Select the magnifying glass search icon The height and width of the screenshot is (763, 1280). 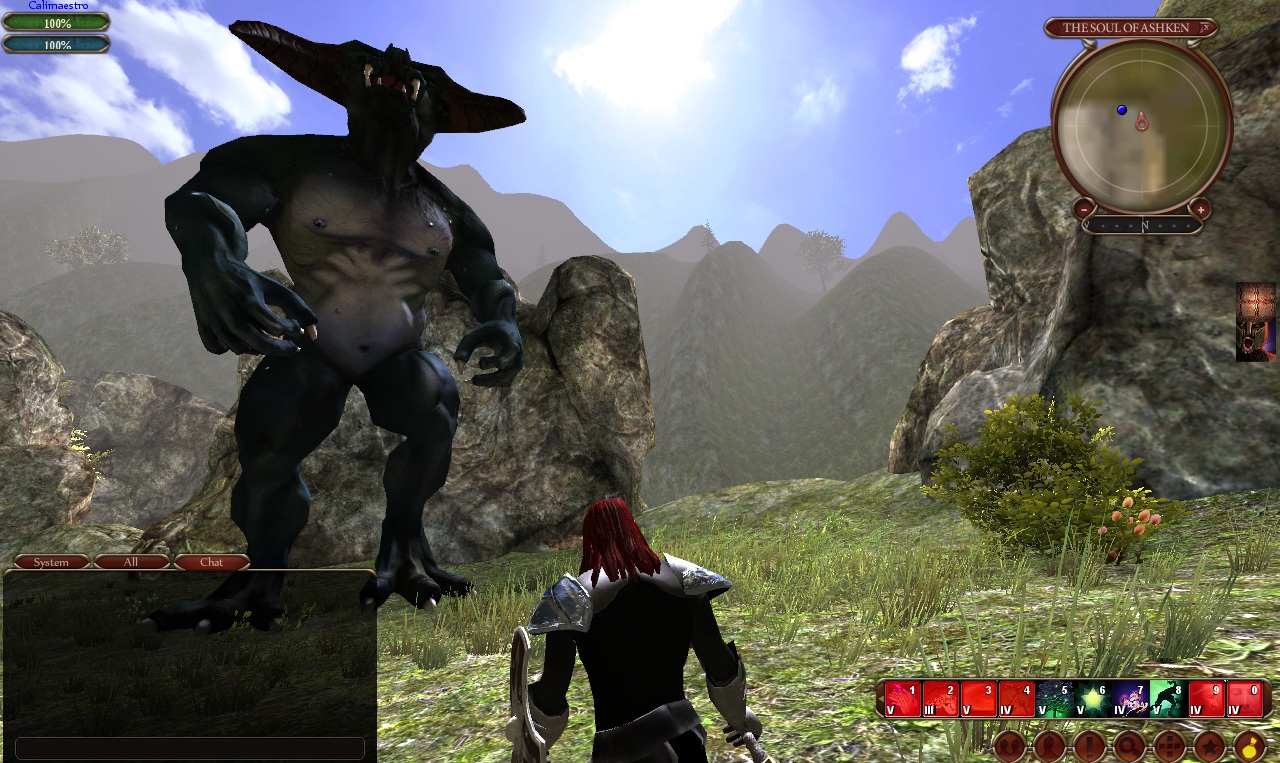point(1128,747)
